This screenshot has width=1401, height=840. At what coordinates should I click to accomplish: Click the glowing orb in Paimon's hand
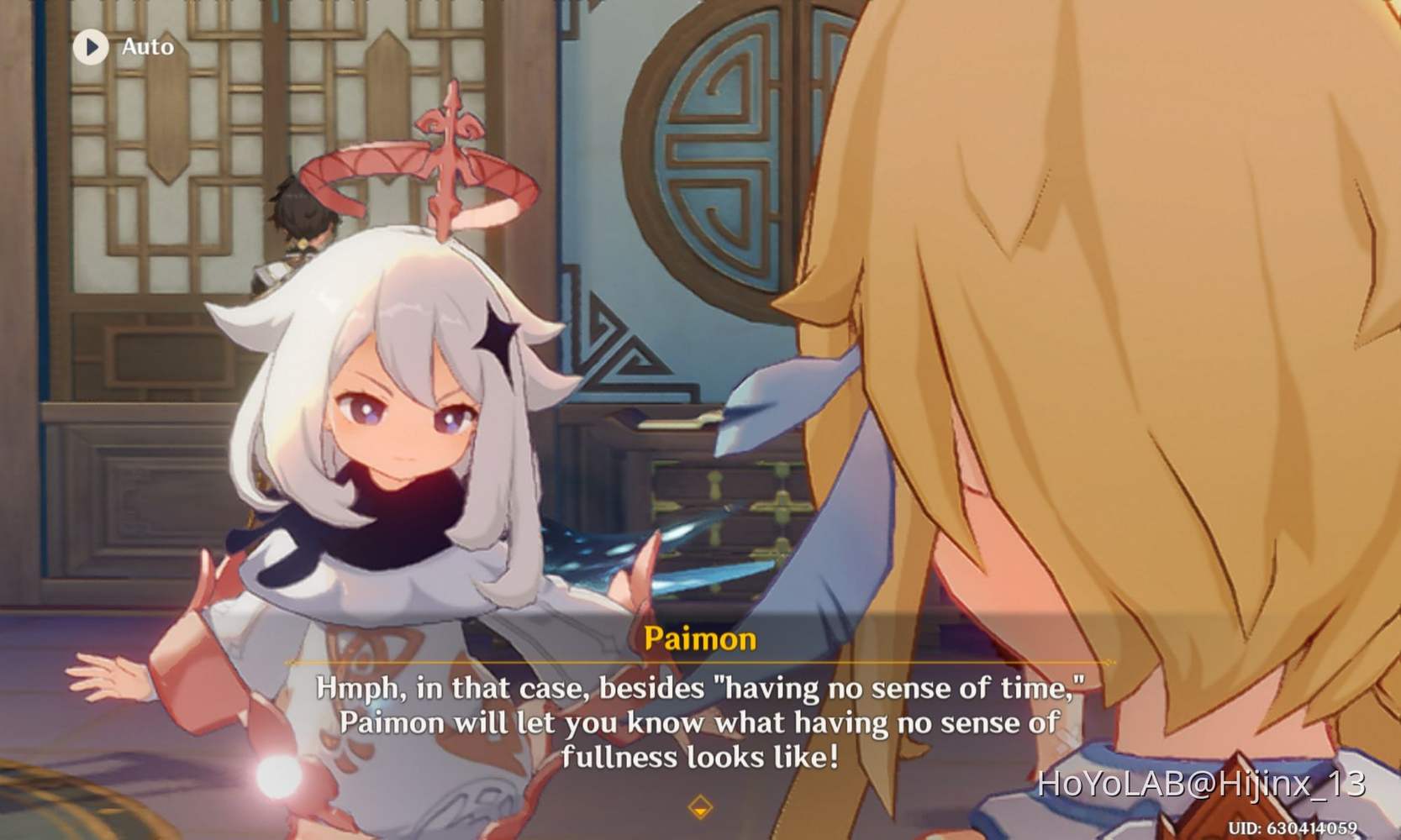(277, 774)
